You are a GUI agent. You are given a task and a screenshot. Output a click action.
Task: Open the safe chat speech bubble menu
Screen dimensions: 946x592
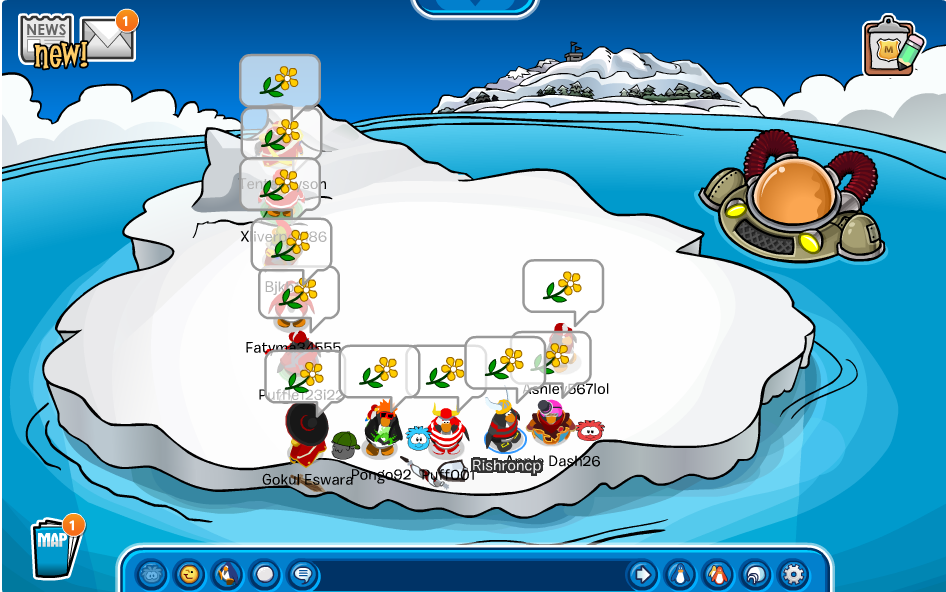coord(302,574)
